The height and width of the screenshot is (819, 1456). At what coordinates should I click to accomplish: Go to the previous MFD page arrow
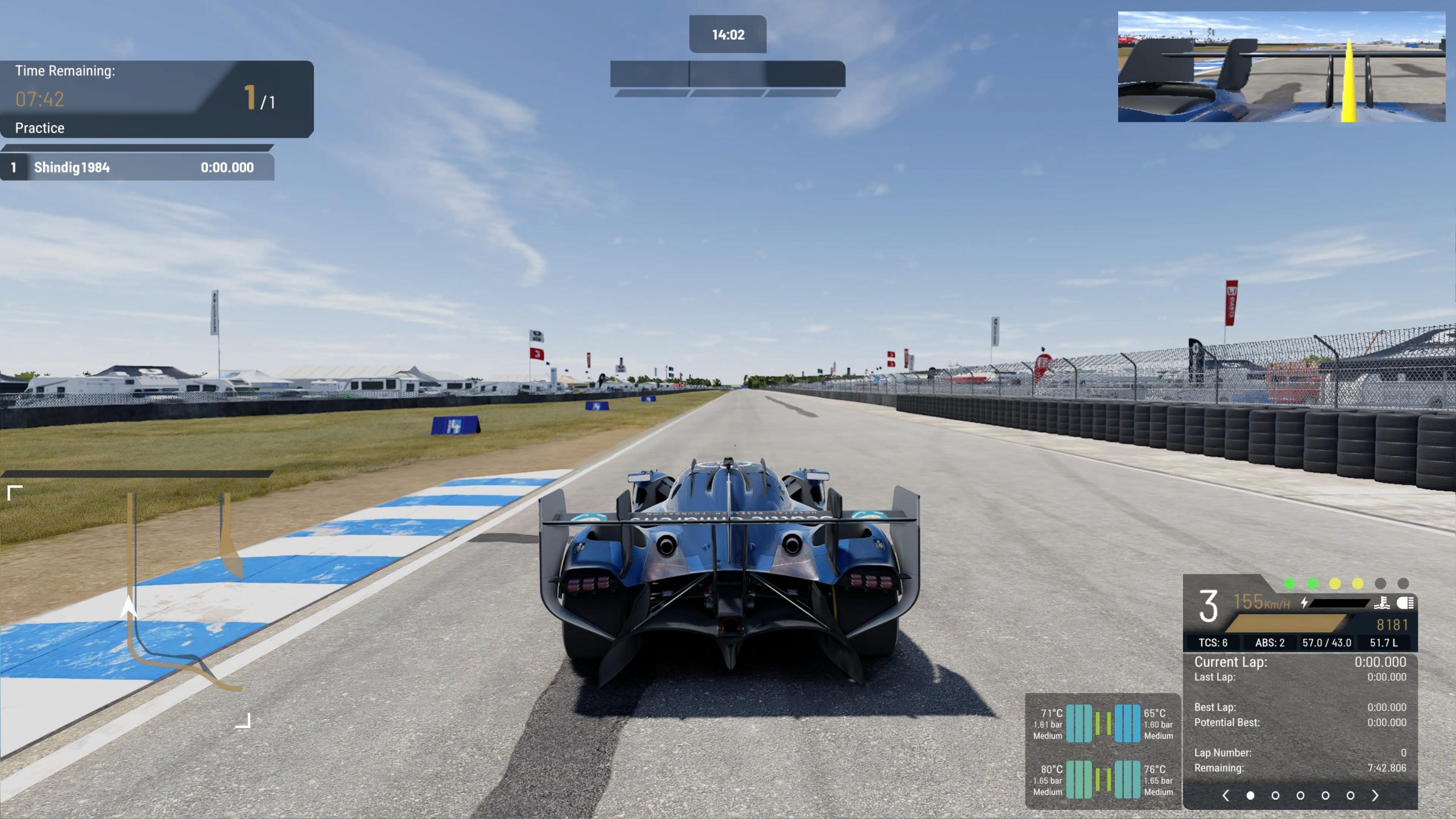pos(1226,795)
